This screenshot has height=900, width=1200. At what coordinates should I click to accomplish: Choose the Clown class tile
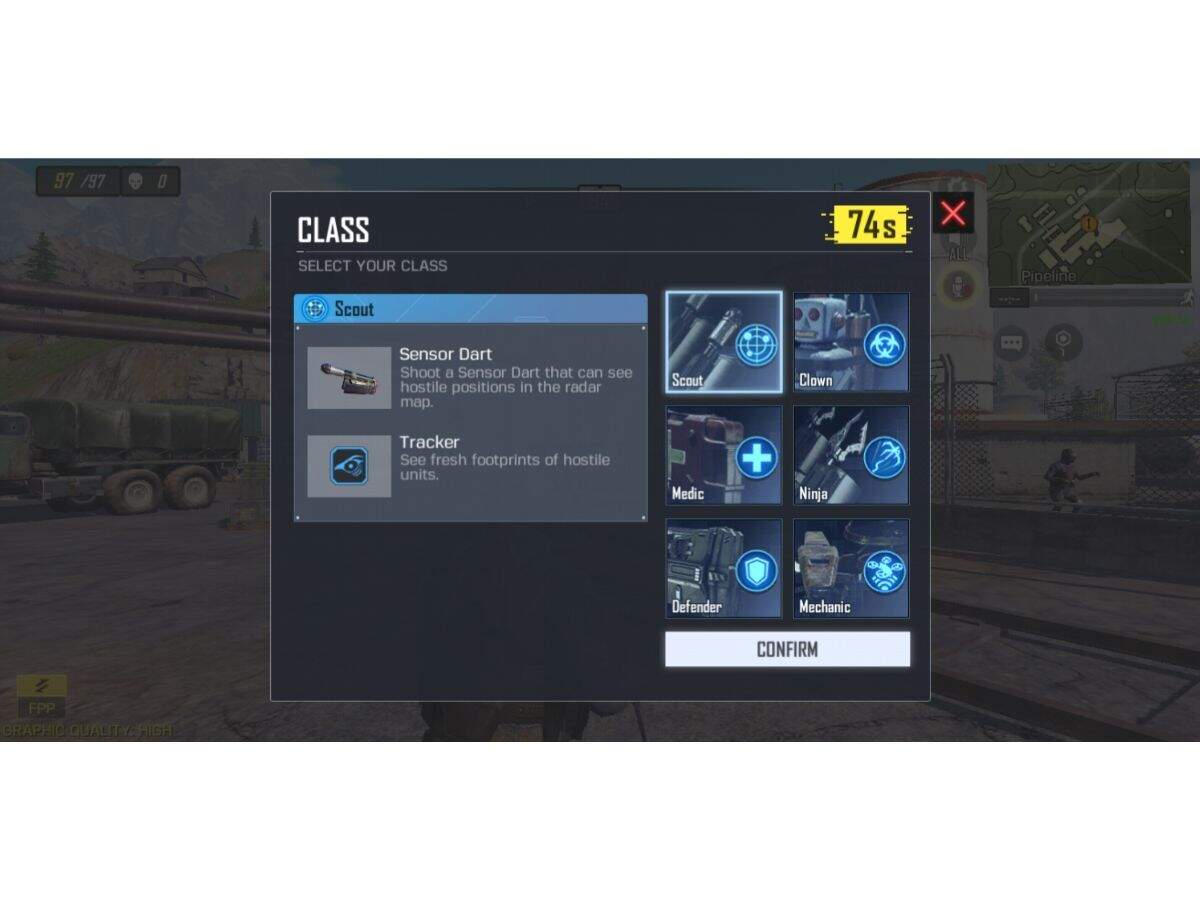(x=851, y=342)
